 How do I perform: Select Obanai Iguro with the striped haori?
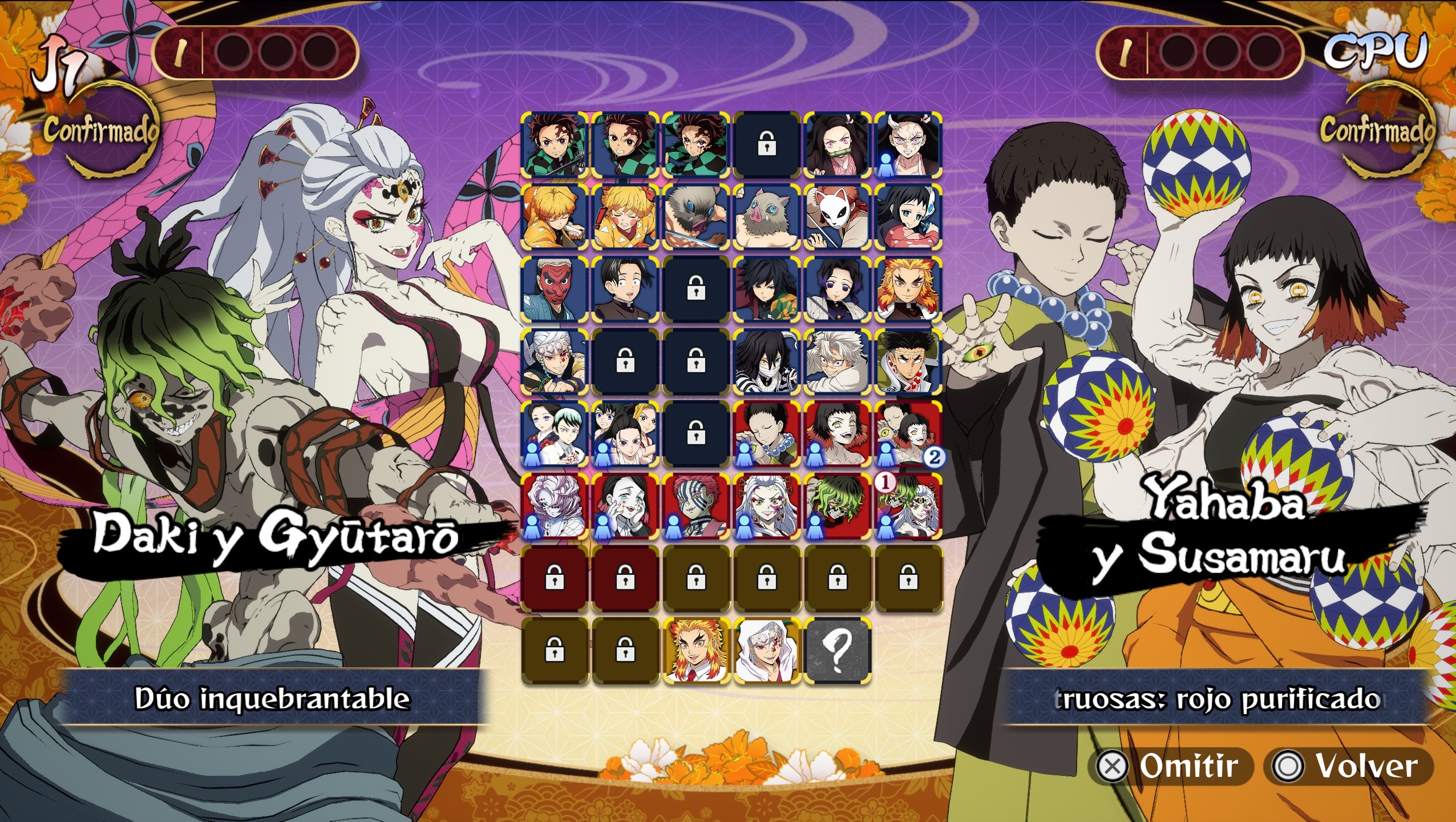click(766, 362)
